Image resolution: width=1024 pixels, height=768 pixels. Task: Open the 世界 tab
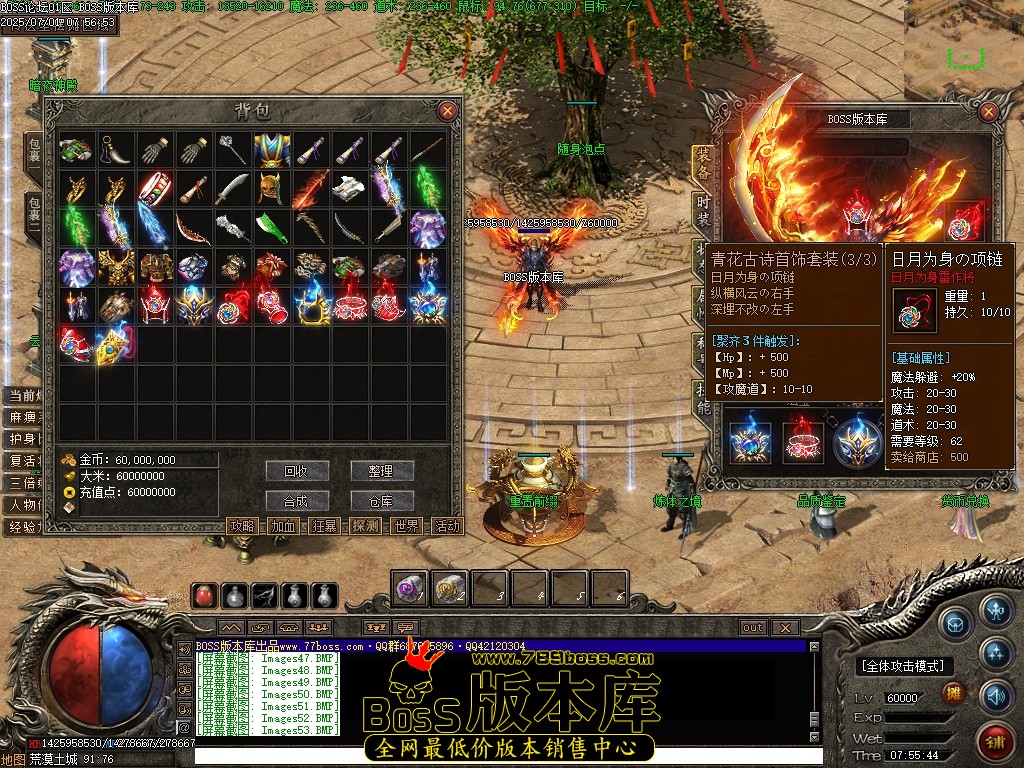point(407,526)
